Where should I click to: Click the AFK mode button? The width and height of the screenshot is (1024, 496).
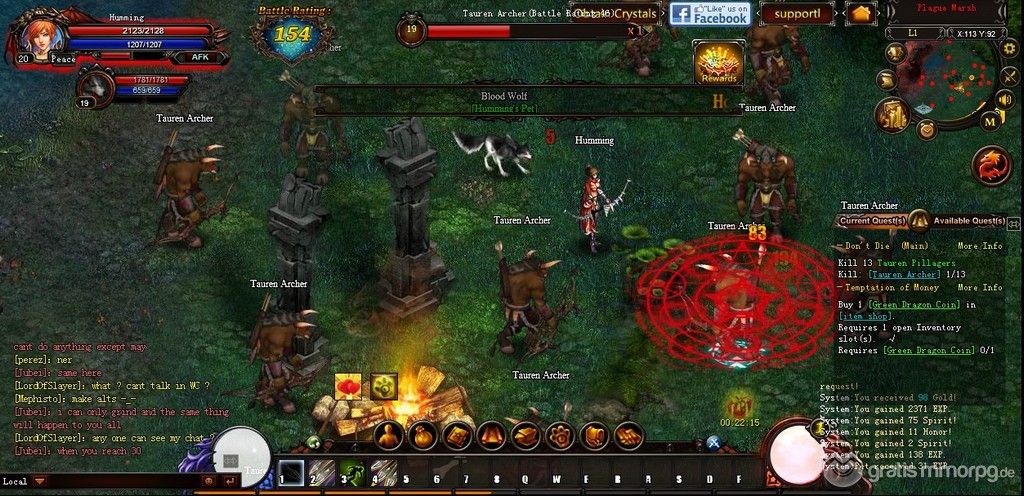(199, 58)
